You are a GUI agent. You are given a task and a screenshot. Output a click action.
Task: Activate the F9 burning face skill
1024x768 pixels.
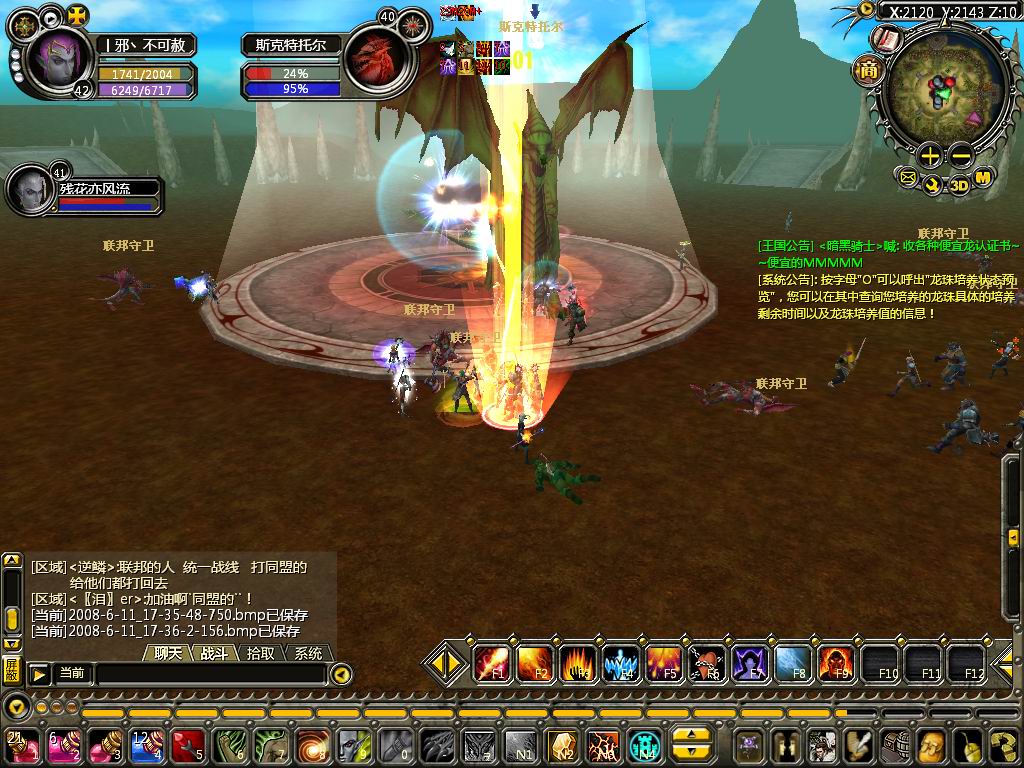point(836,661)
